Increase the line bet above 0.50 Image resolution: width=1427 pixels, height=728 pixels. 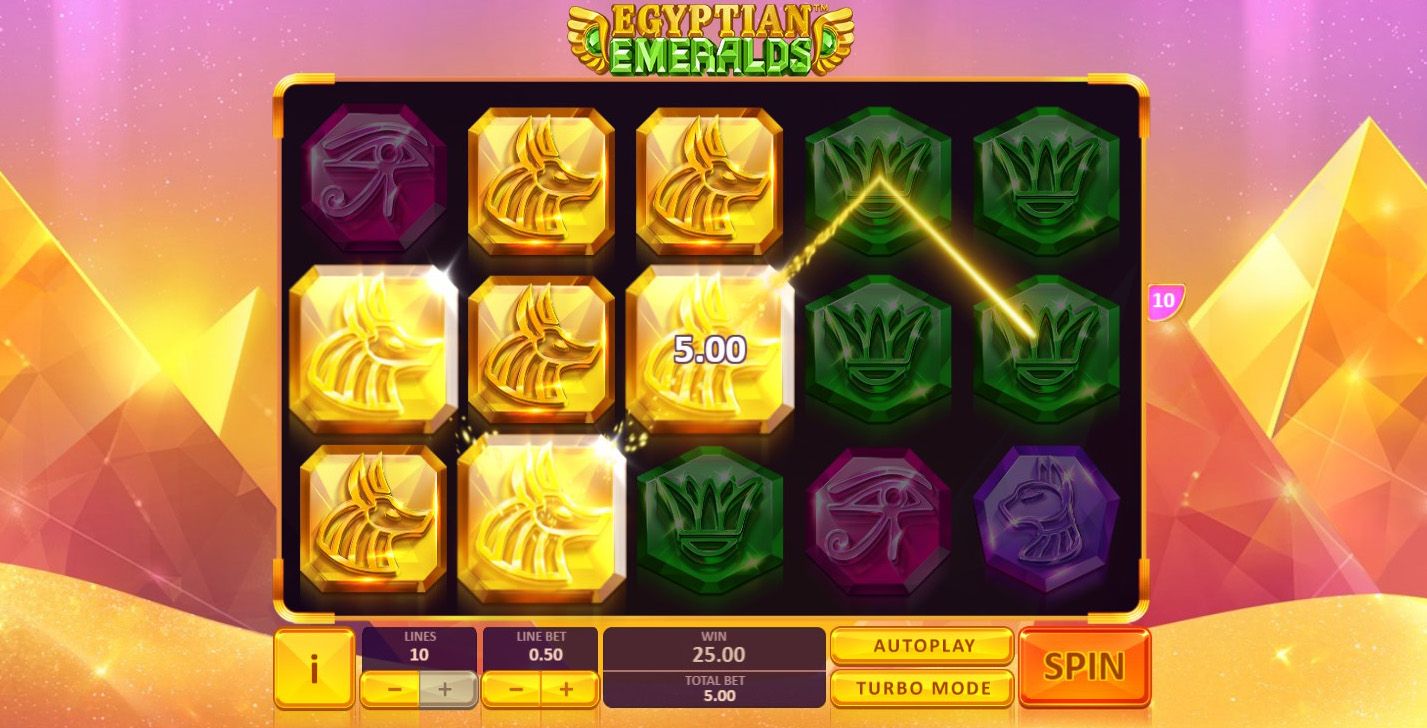point(563,688)
